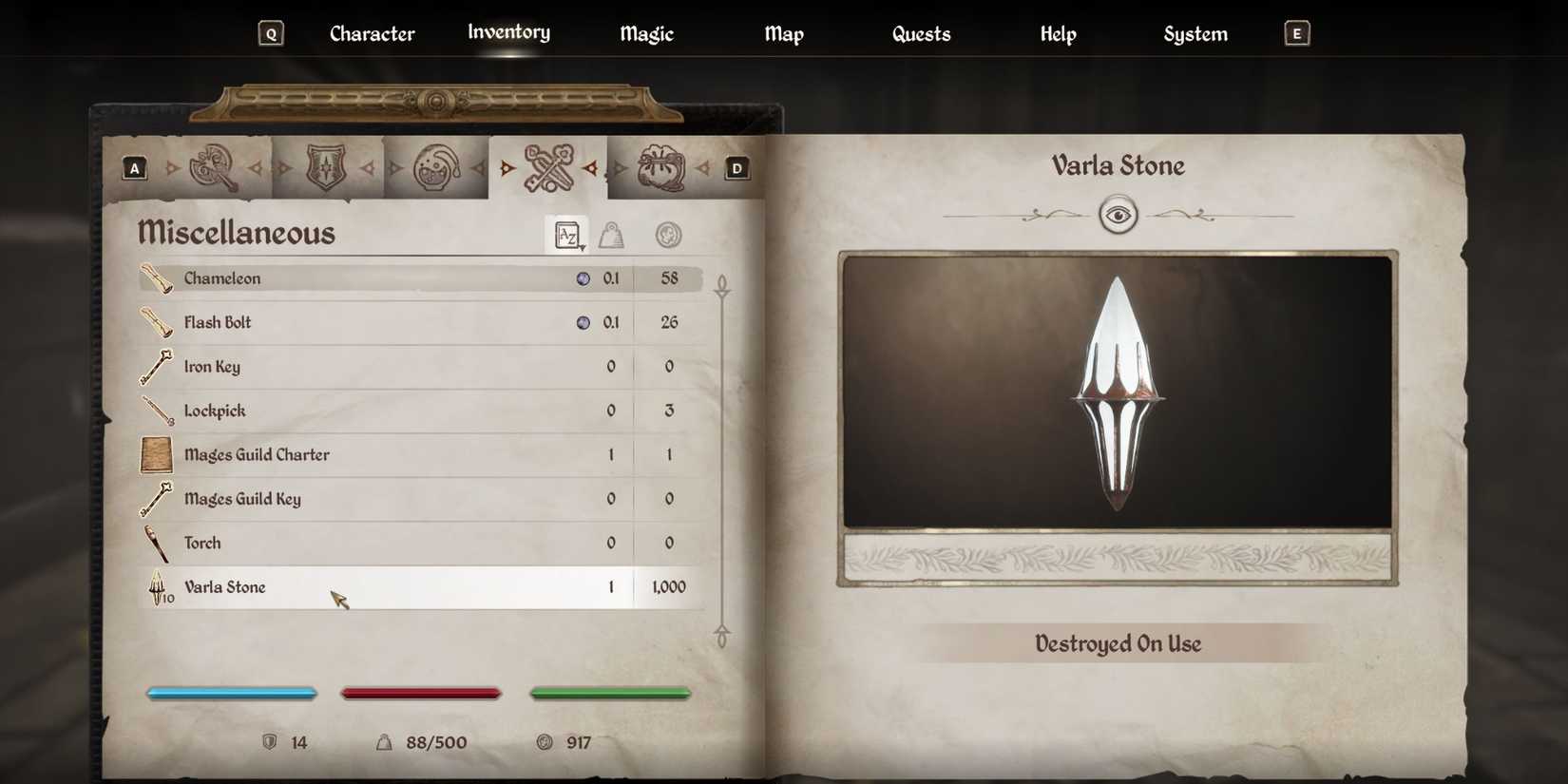1568x784 pixels.
Task: Click the eye icon under Varla Stone title
Action: pos(1119,214)
